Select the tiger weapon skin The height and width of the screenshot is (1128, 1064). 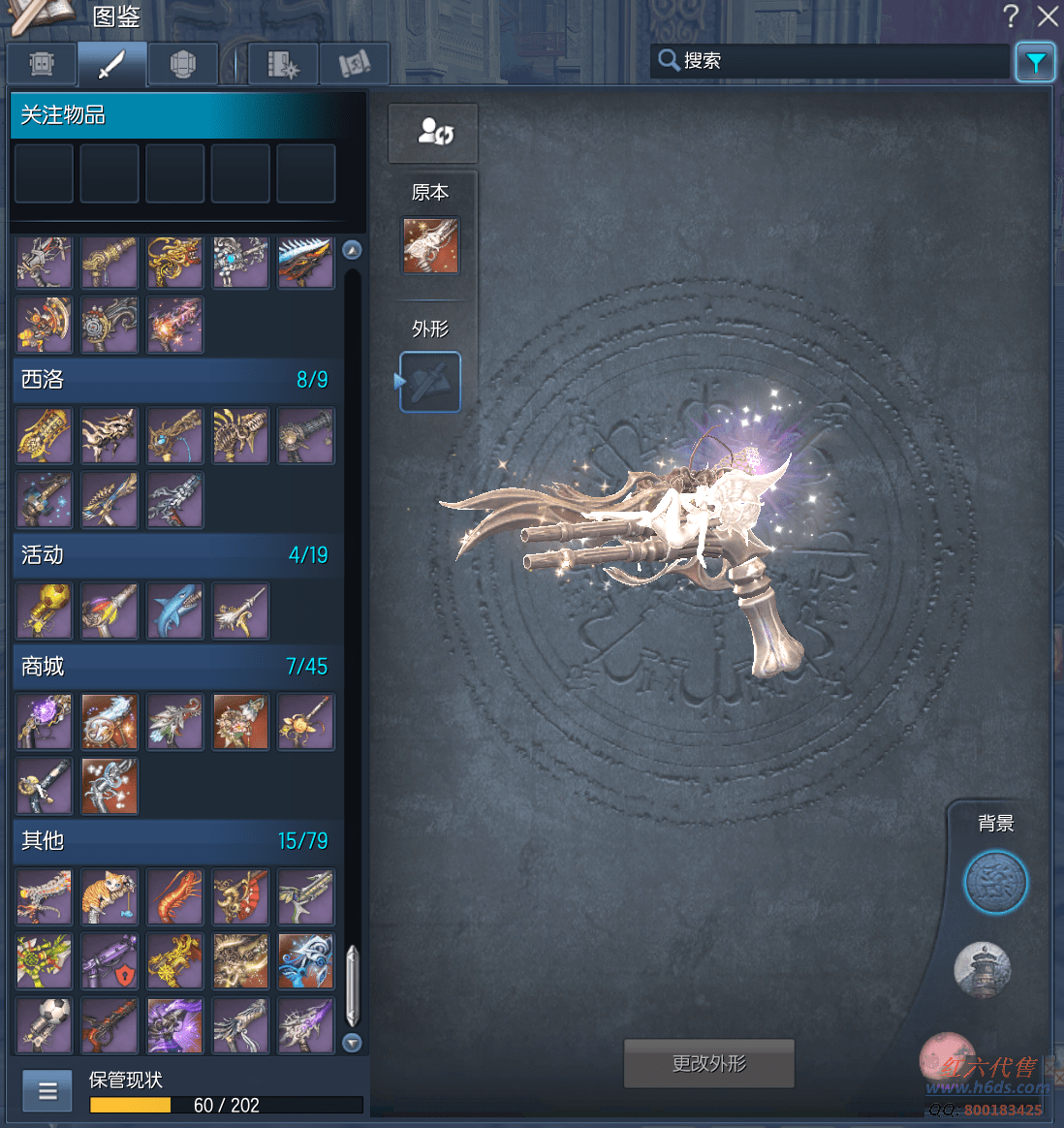(110, 896)
